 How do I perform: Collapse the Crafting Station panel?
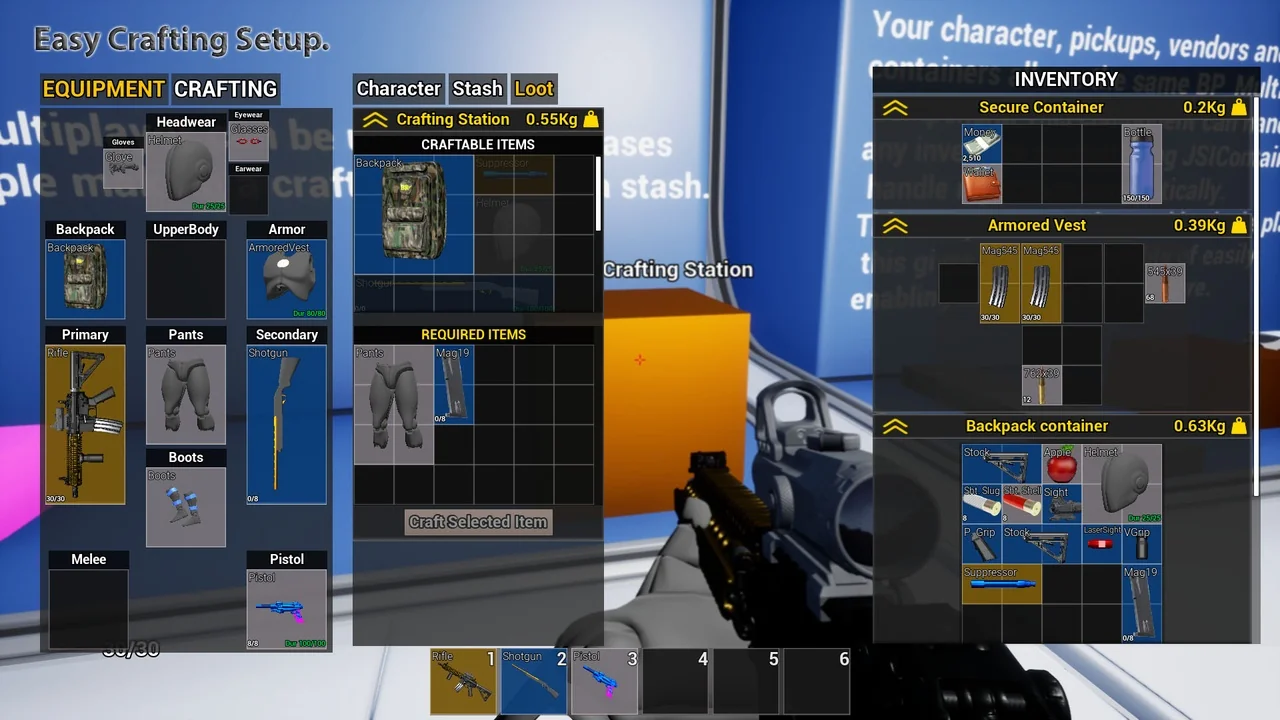(374, 119)
